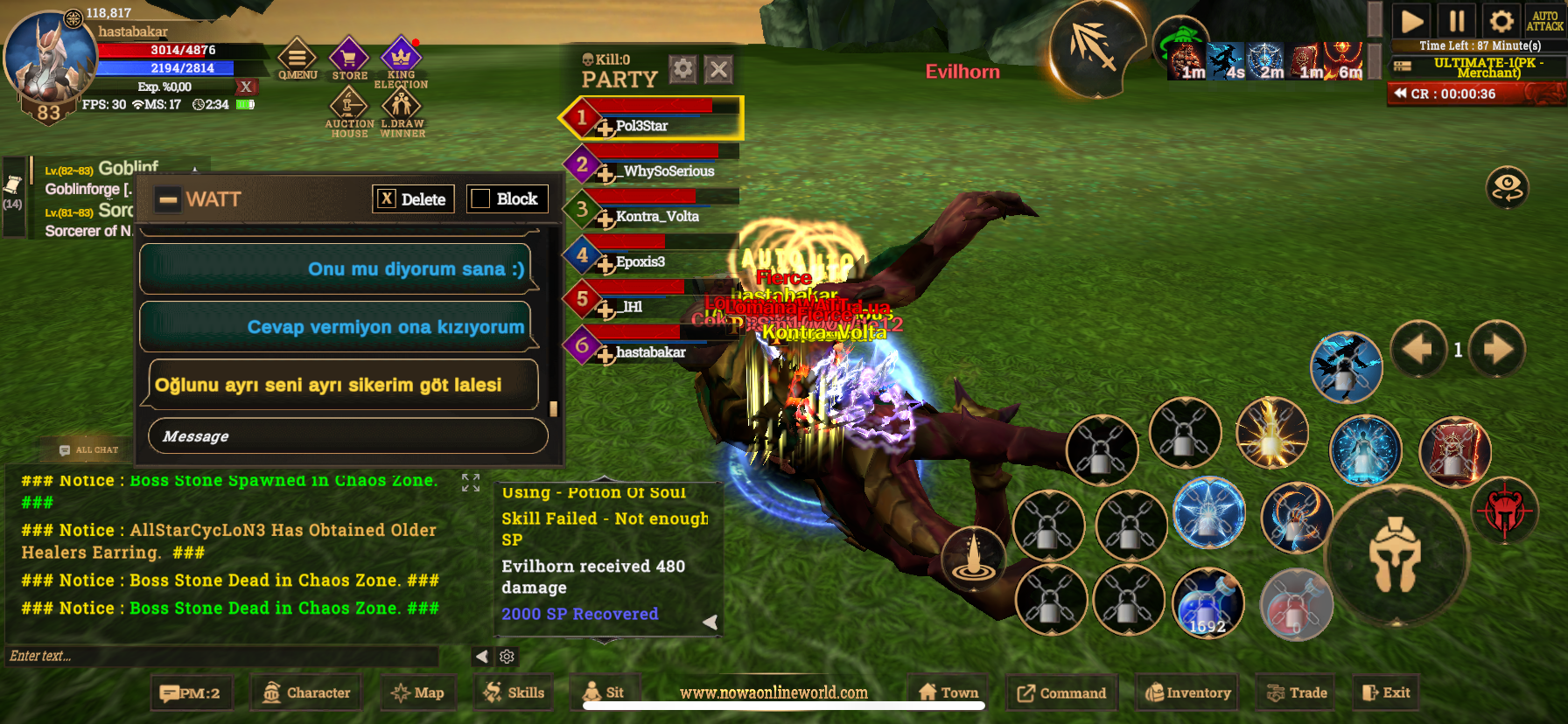Use the blue SP potion slot
This screenshot has width=1568, height=724.
click(x=1207, y=602)
